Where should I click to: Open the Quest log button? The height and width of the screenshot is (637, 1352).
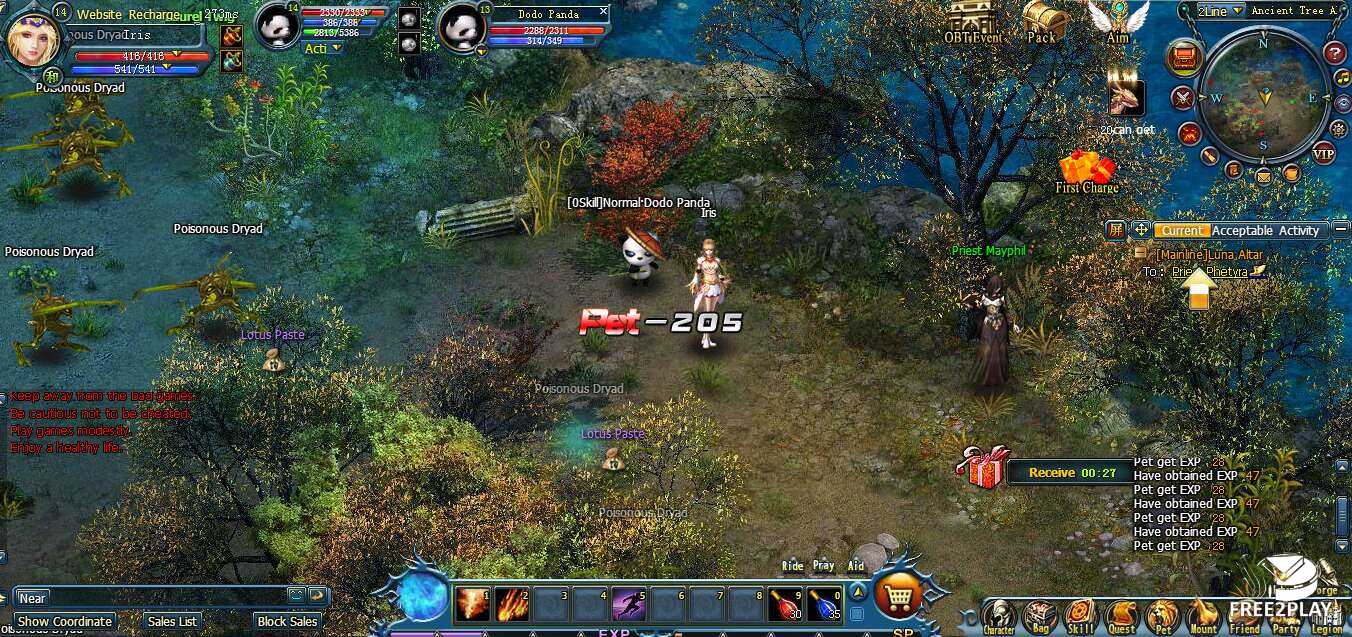[1121, 615]
